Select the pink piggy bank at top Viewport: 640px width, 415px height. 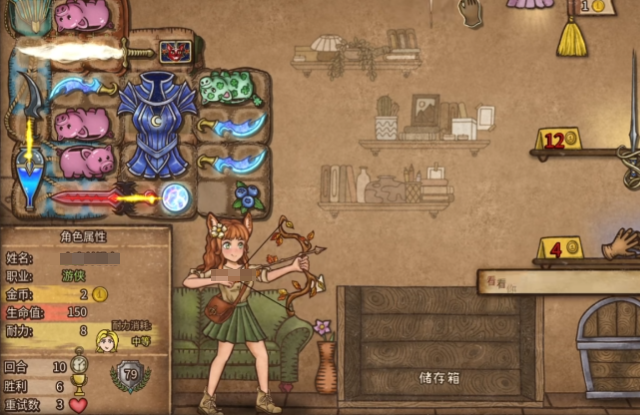82,15
